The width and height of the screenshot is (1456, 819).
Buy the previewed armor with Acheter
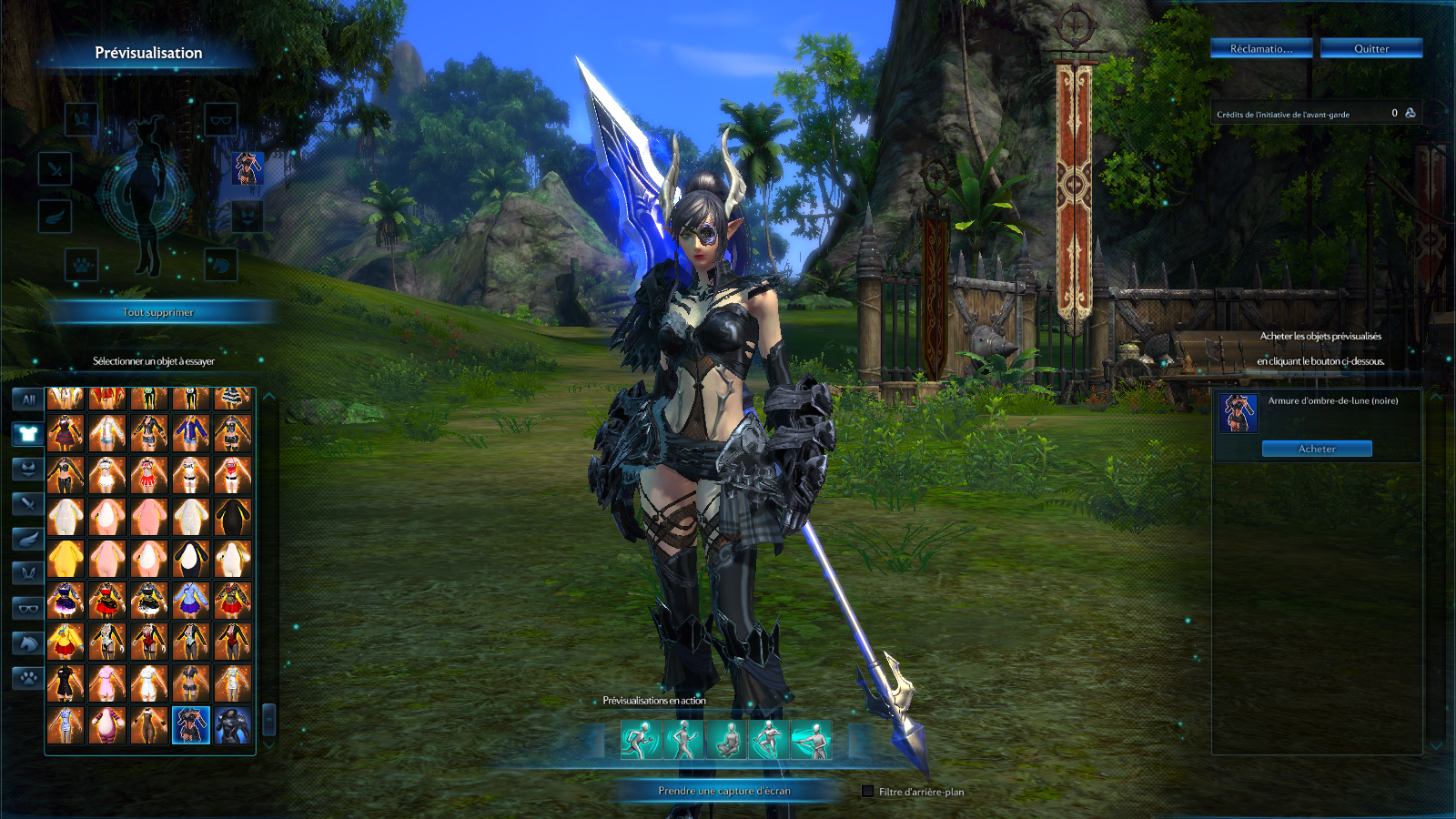coord(1316,449)
